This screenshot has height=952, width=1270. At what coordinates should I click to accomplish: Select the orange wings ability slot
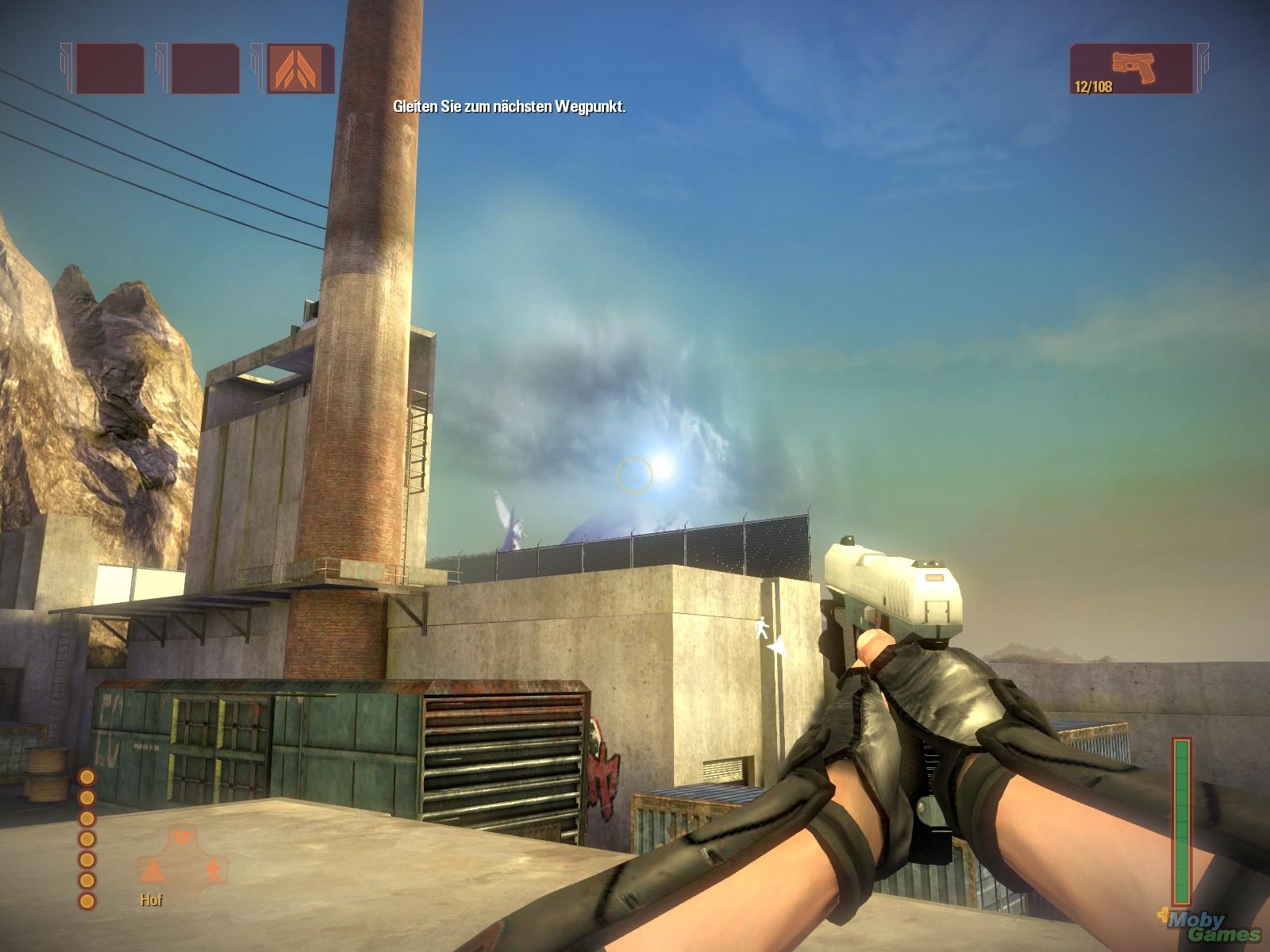[x=301, y=69]
